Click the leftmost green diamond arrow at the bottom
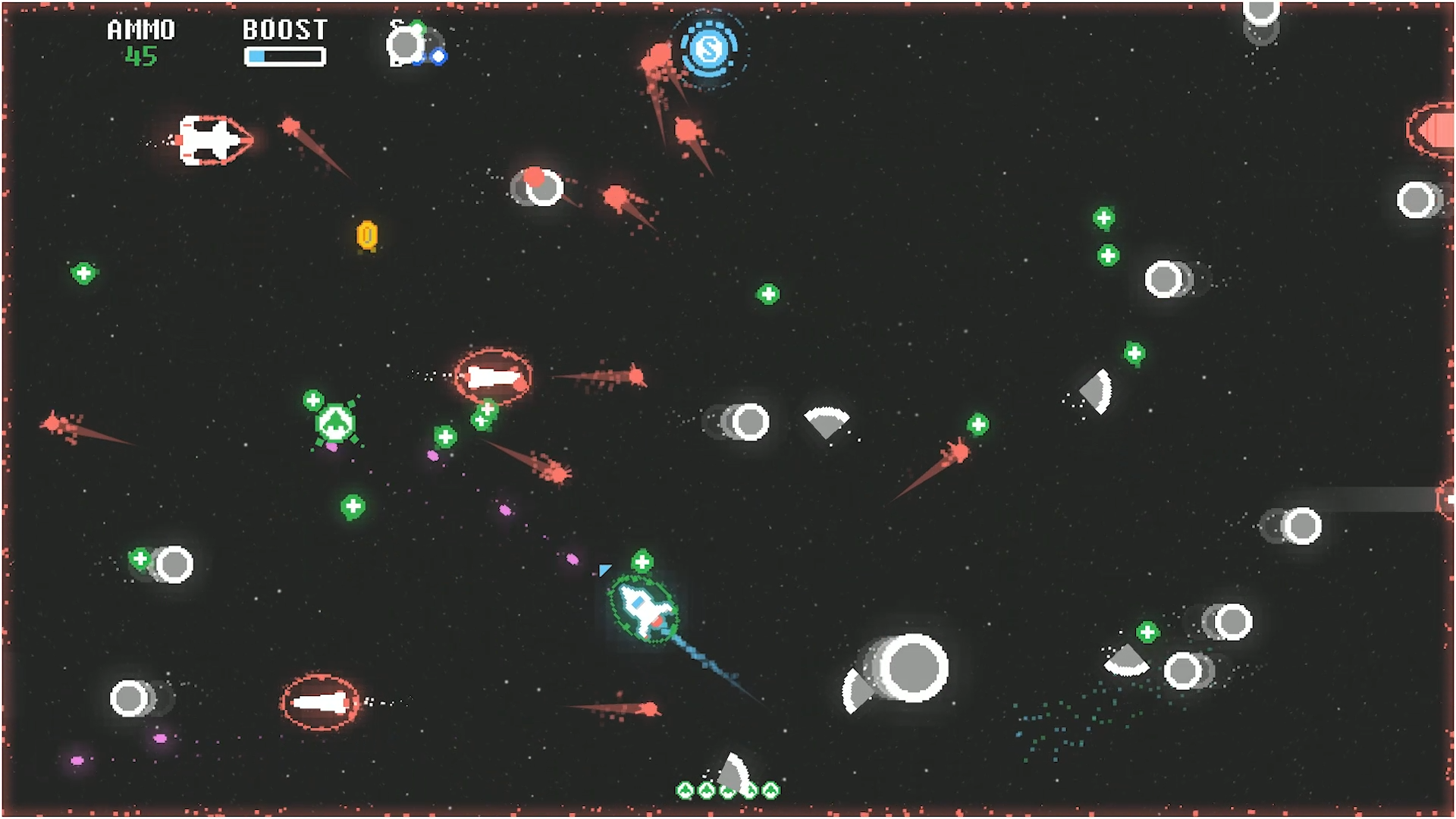 click(x=686, y=789)
